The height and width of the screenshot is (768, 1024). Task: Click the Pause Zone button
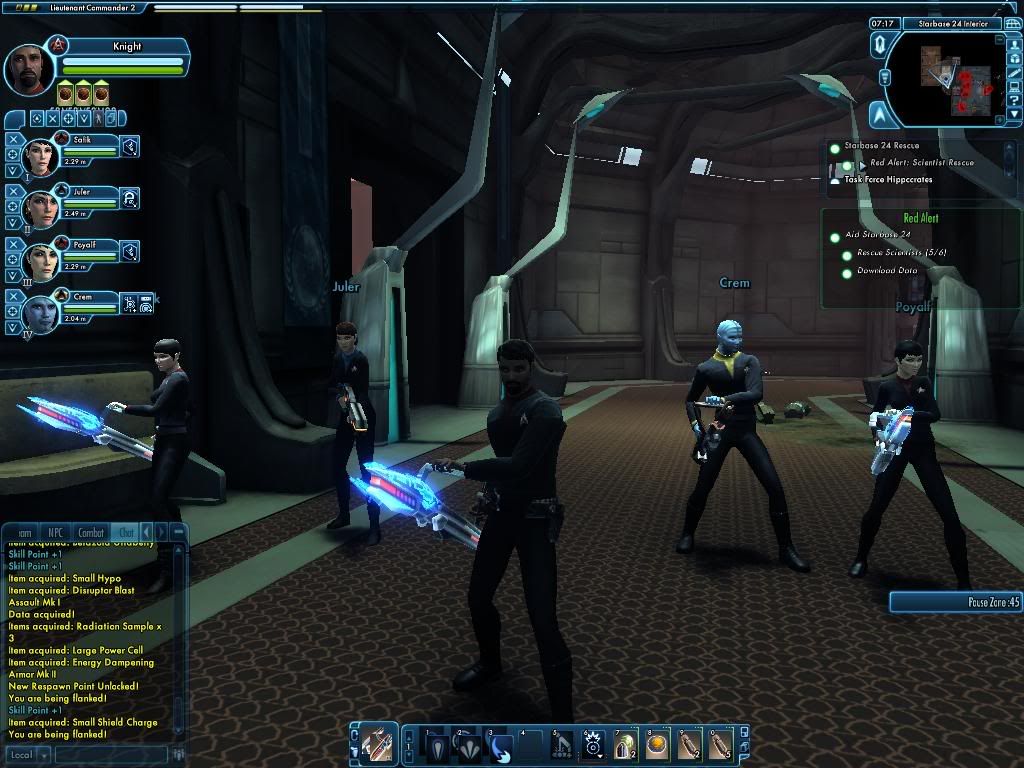[x=956, y=602]
